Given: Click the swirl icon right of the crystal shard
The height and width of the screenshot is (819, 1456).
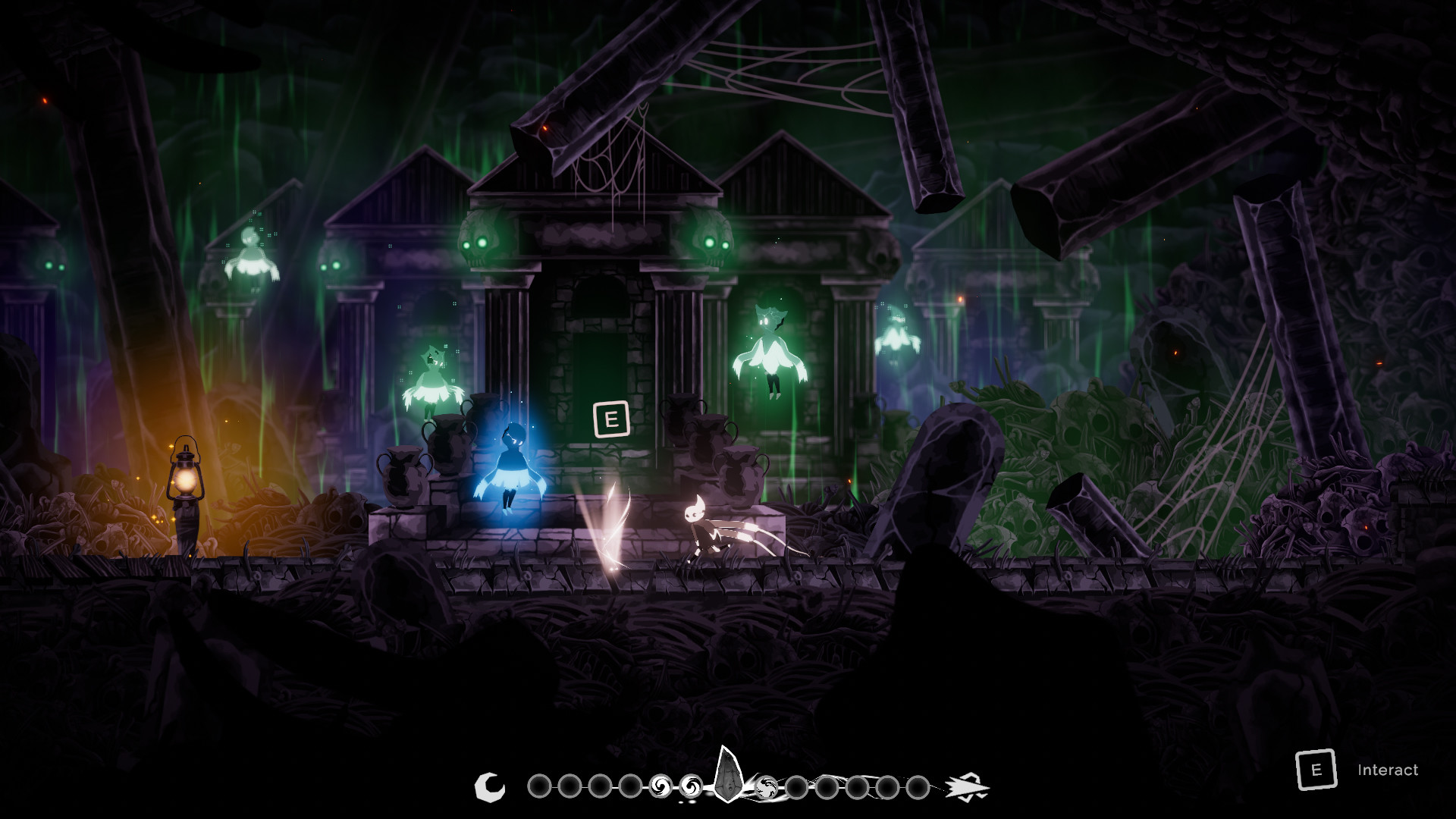Looking at the screenshot, I should 767,787.
